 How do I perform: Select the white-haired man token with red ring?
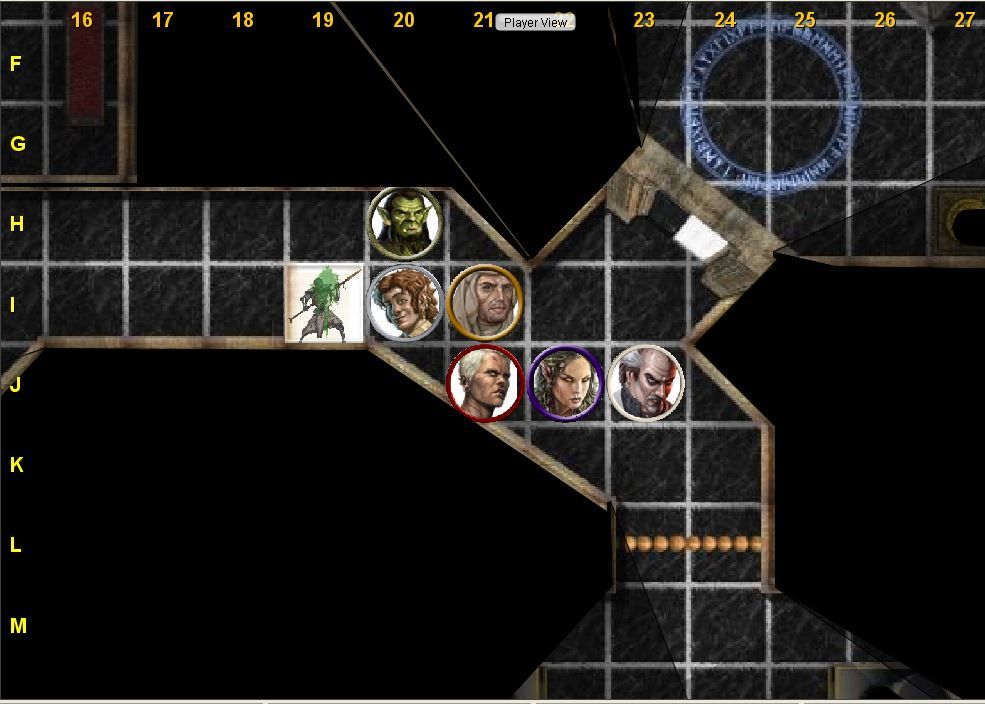(485, 383)
